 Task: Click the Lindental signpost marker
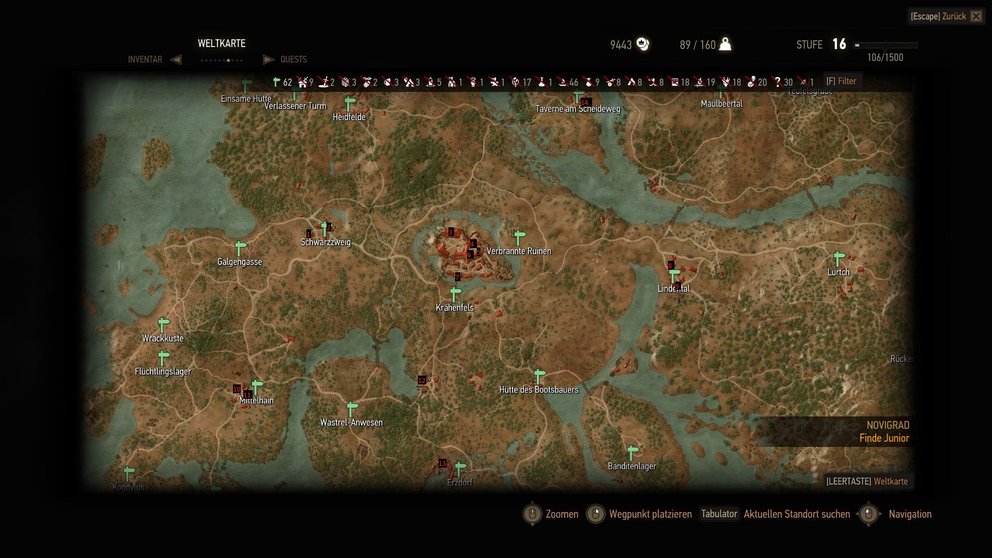click(674, 276)
